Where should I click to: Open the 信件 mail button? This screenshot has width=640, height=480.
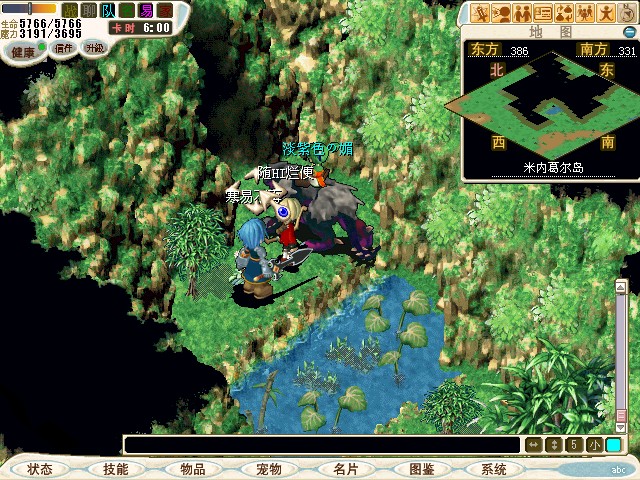point(65,48)
